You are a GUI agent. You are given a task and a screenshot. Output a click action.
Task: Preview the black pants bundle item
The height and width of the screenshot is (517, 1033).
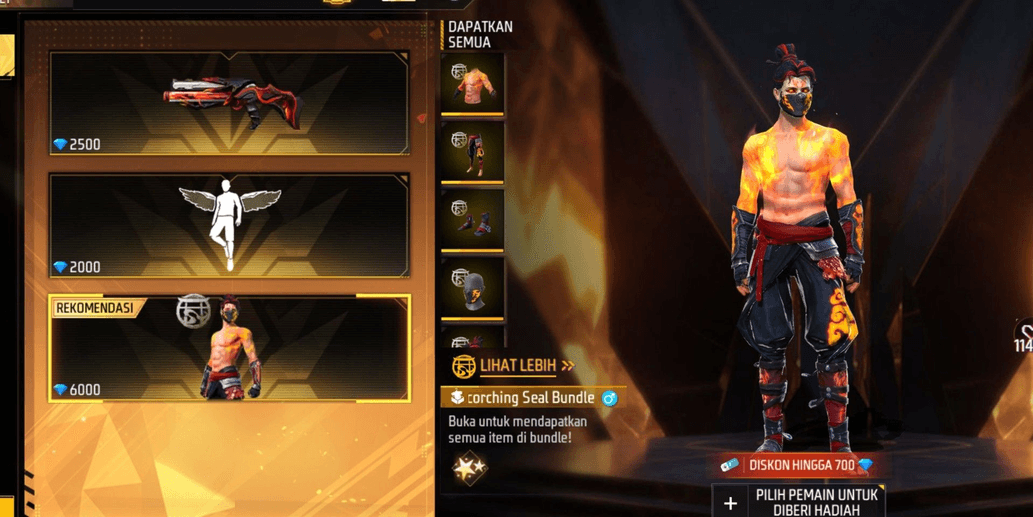(x=472, y=153)
